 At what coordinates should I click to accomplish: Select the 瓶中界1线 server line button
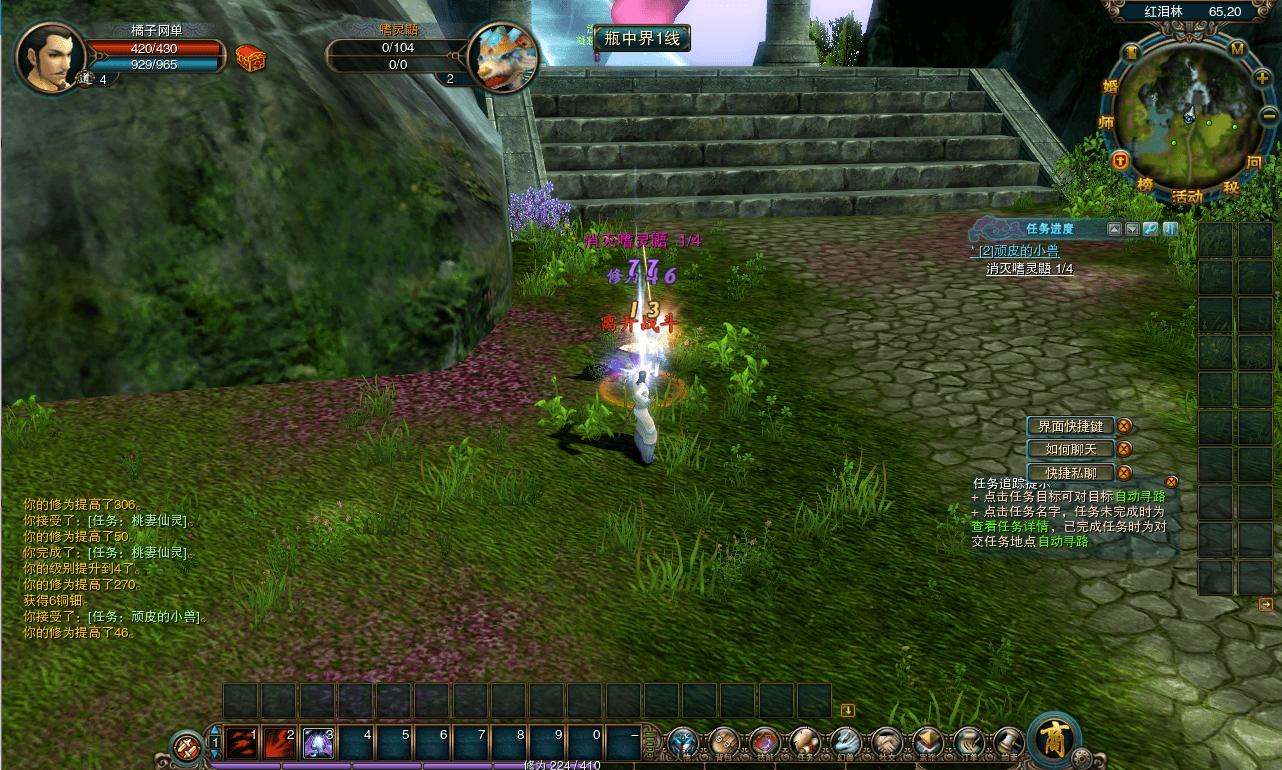642,38
